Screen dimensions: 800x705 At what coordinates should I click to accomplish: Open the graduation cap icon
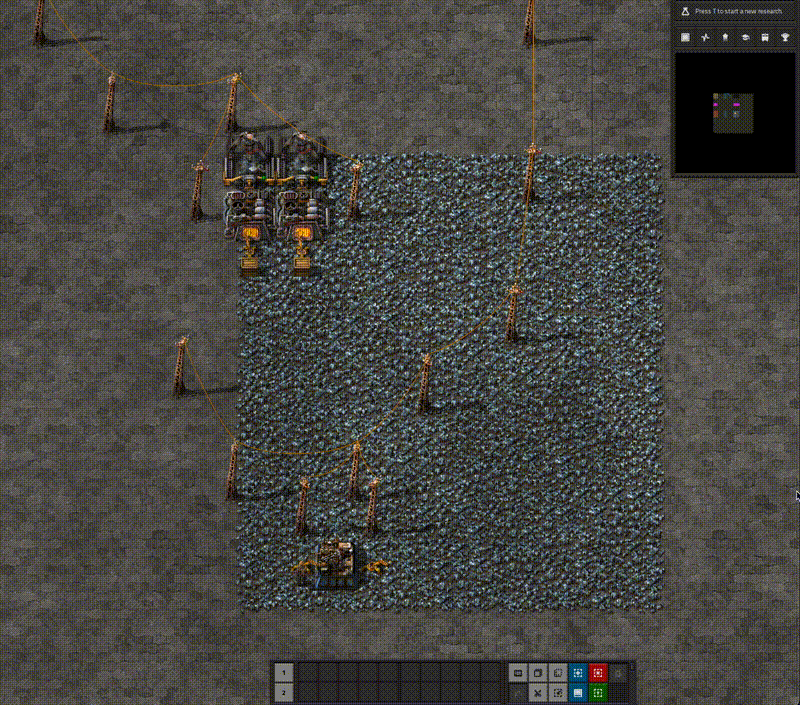click(x=745, y=37)
